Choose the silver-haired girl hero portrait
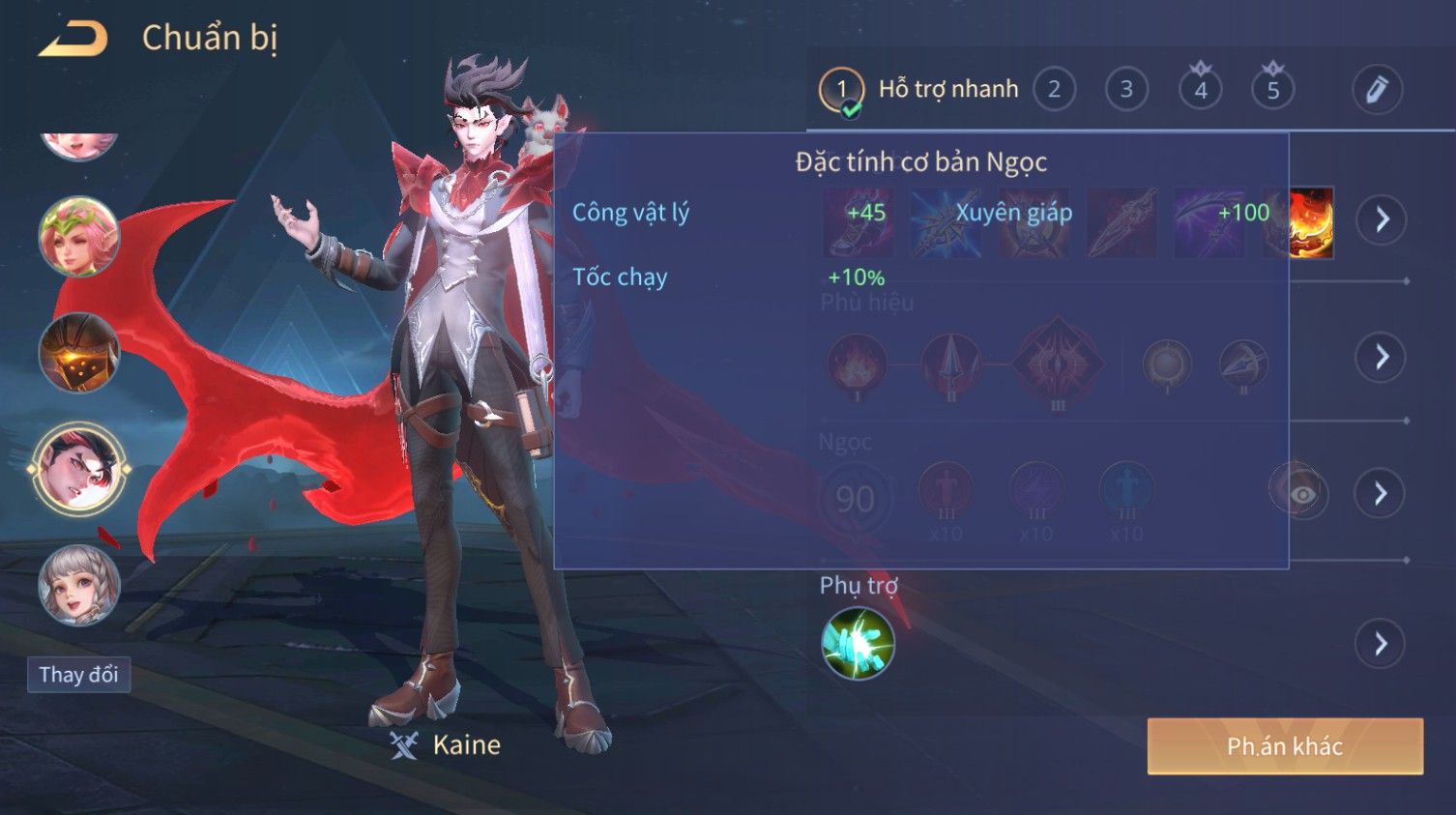The width and height of the screenshot is (1456, 815). click(x=79, y=585)
